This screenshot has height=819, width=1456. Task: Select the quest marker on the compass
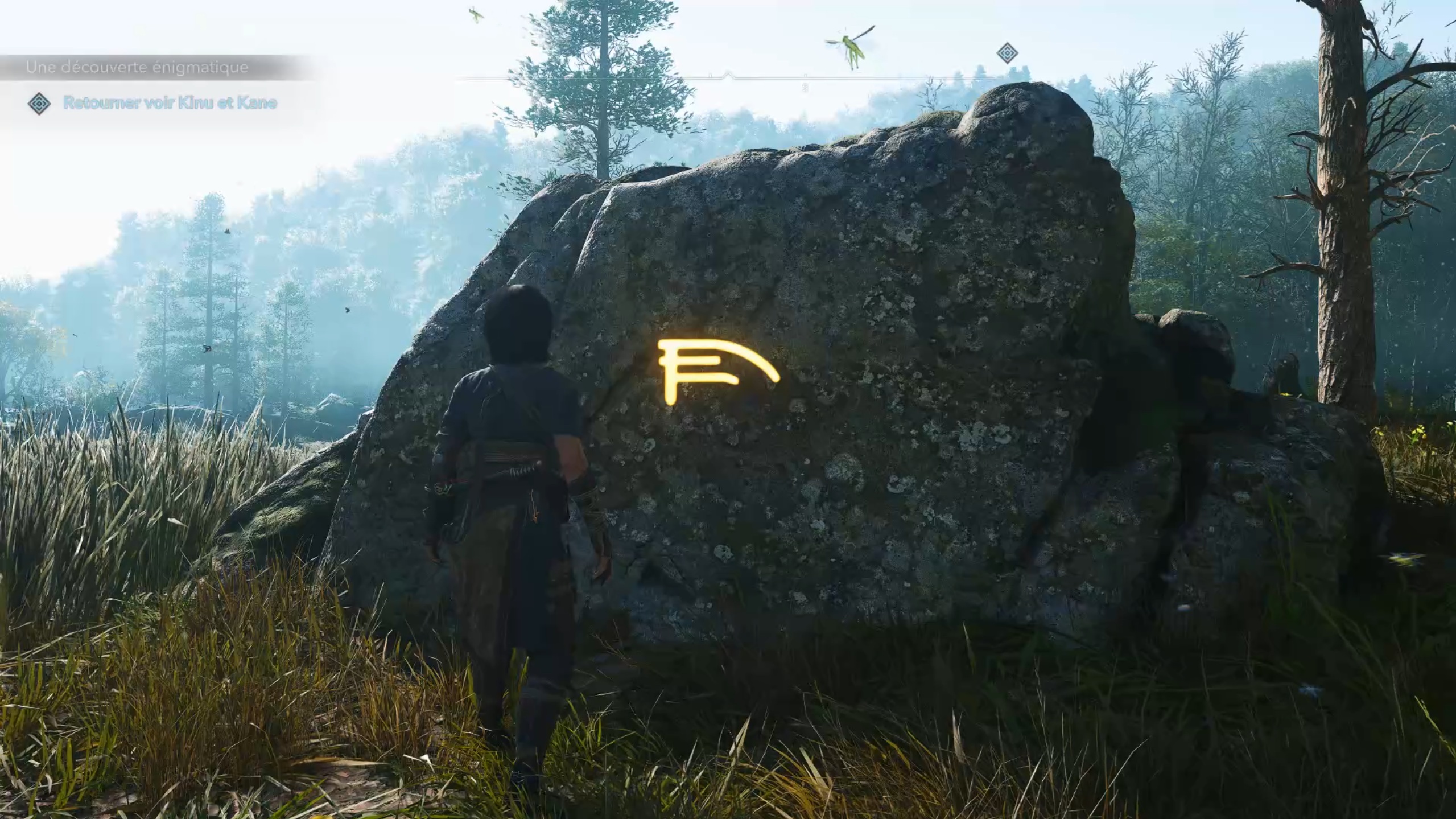pos(1007,53)
